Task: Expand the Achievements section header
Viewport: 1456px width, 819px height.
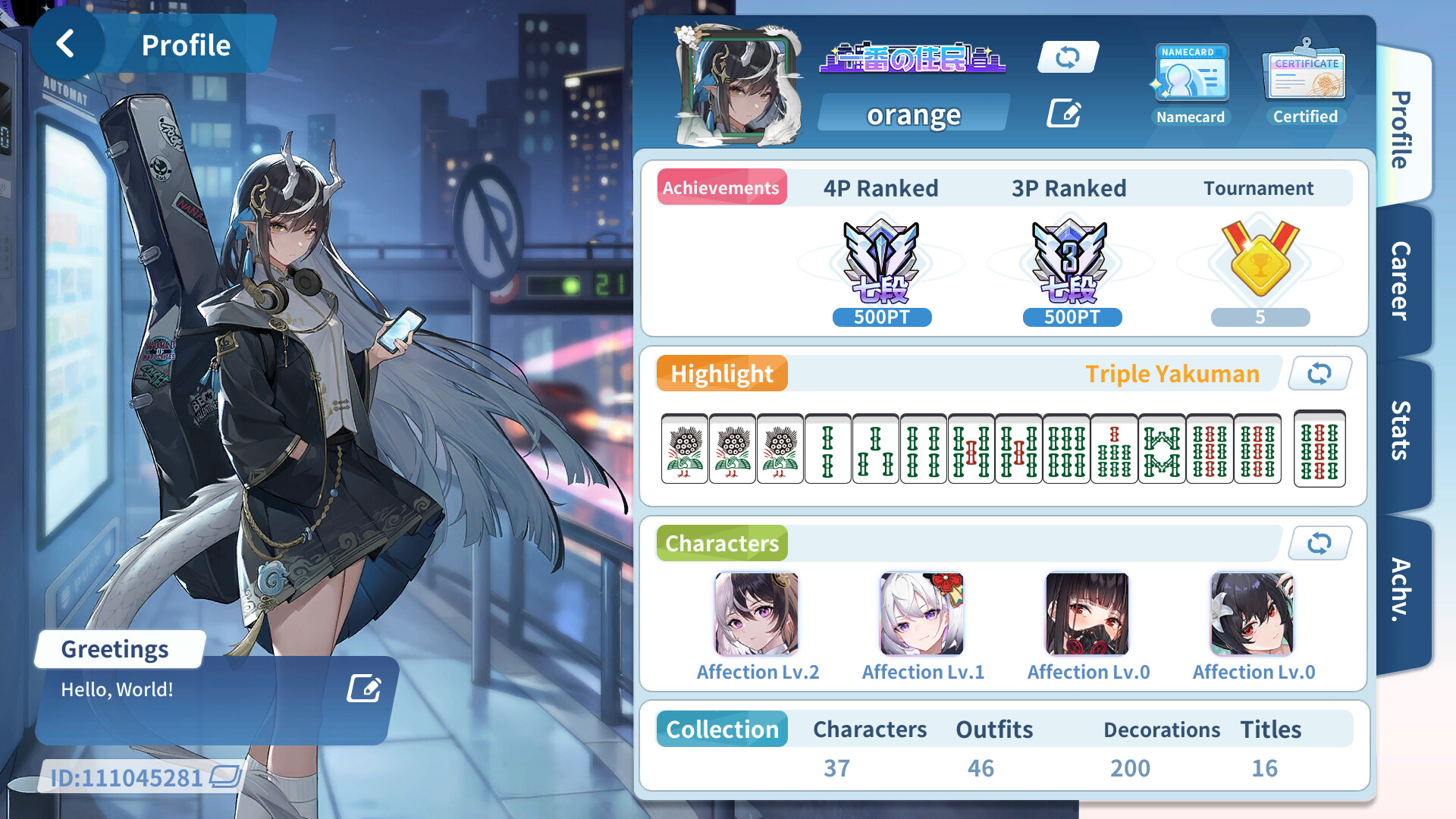Action: [721, 187]
